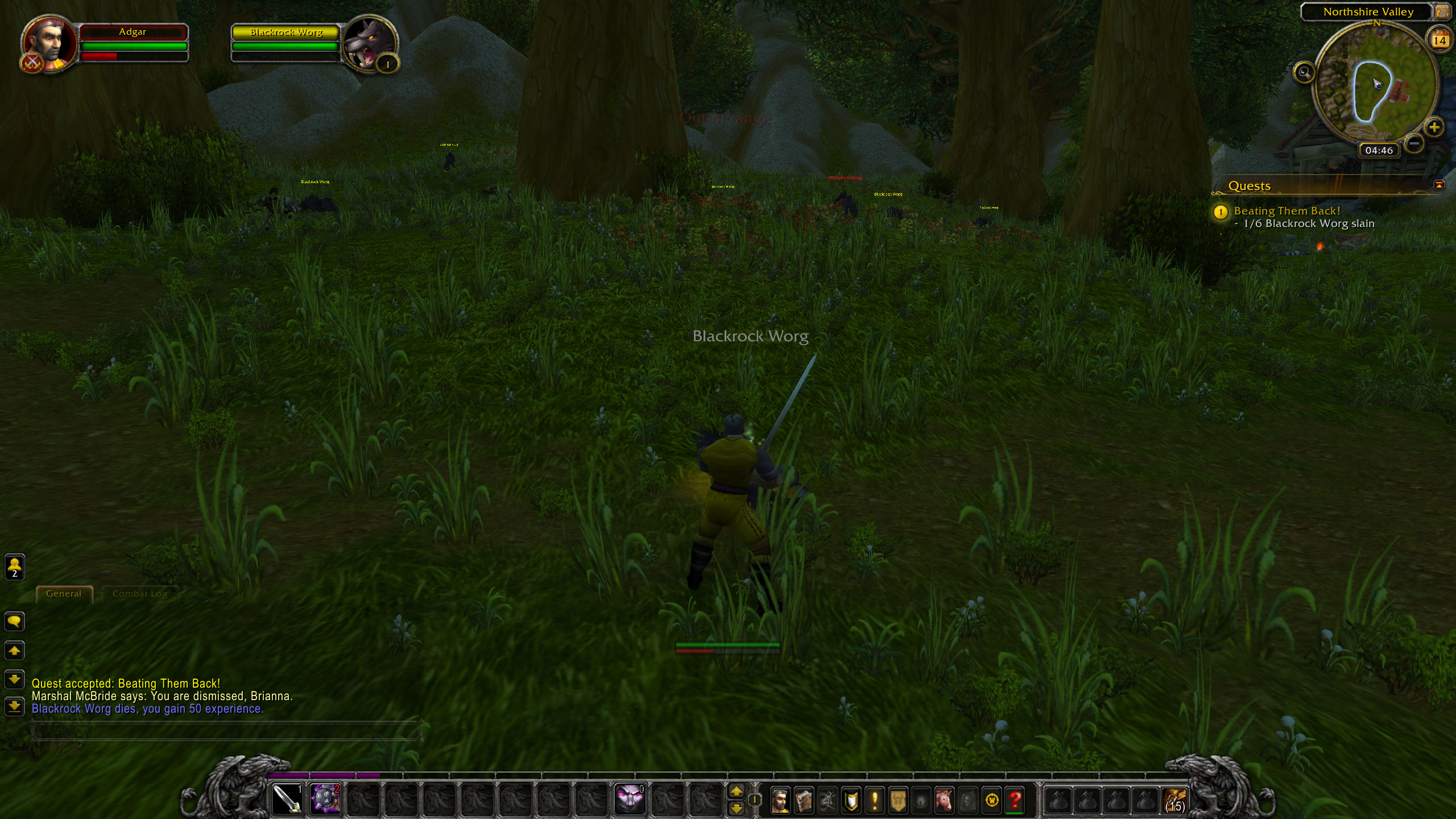Open the minimap tracking magnifier button

[x=1304, y=72]
